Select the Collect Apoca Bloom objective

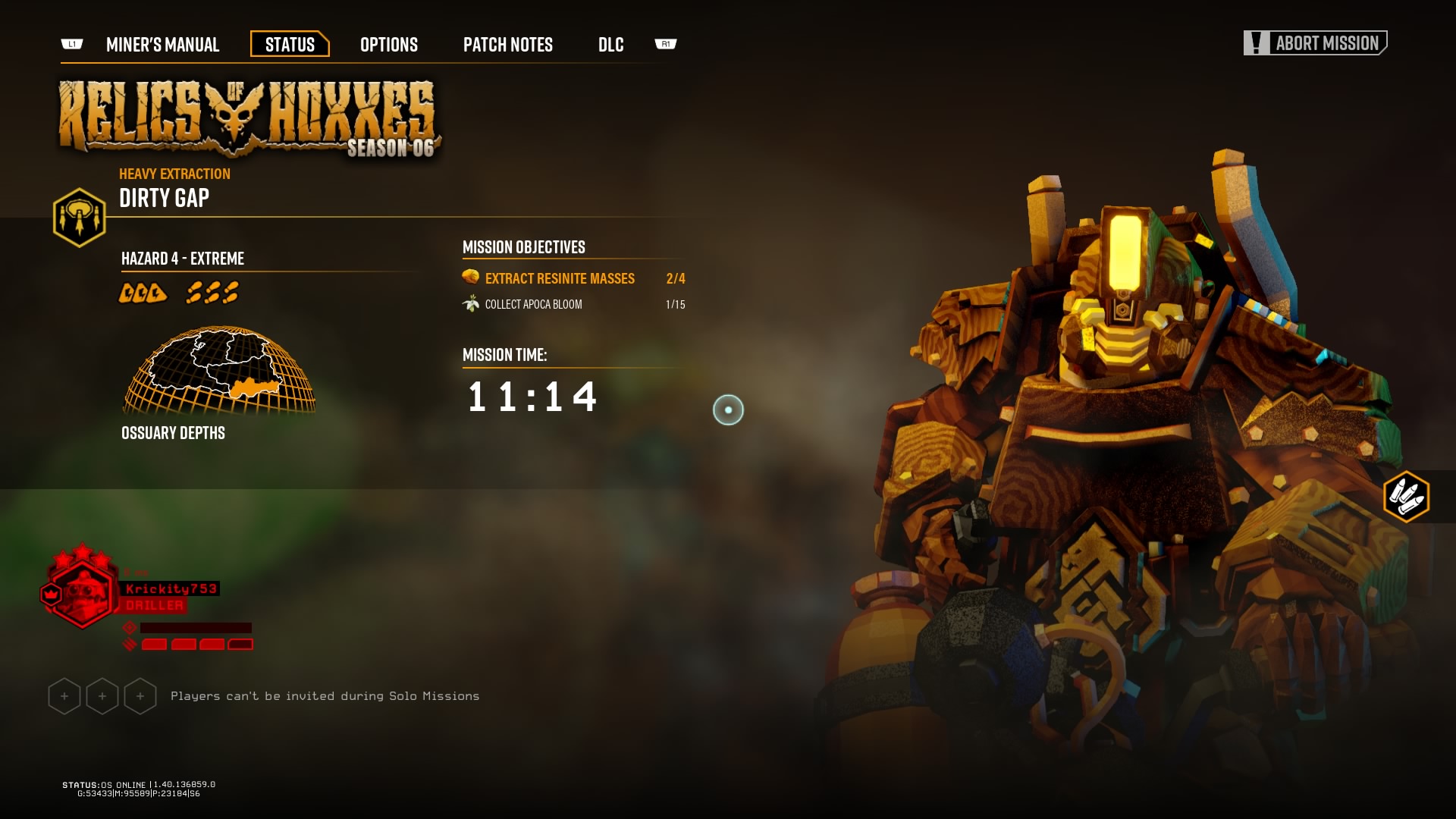point(533,304)
